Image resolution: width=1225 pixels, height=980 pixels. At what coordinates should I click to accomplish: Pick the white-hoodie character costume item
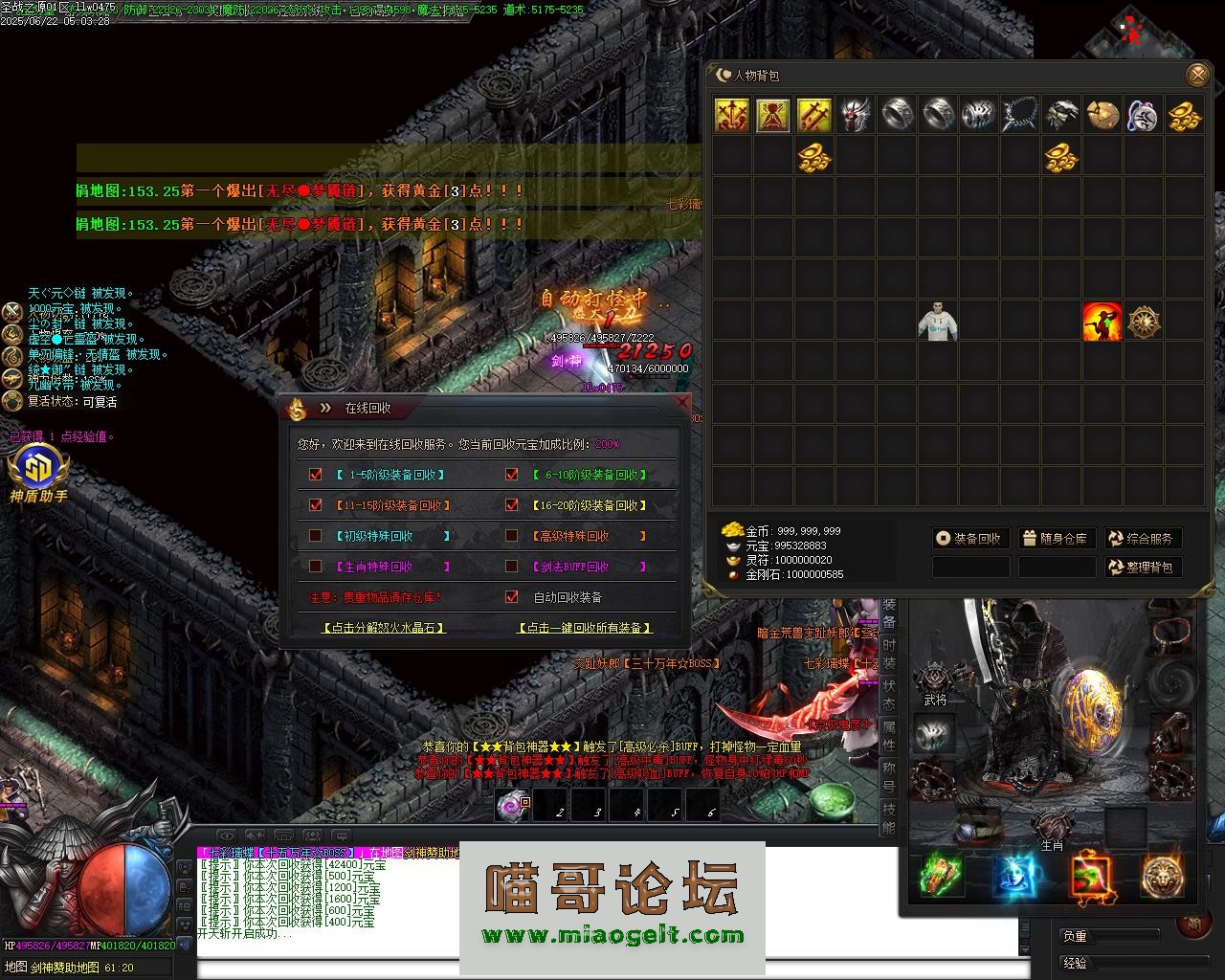[938, 323]
